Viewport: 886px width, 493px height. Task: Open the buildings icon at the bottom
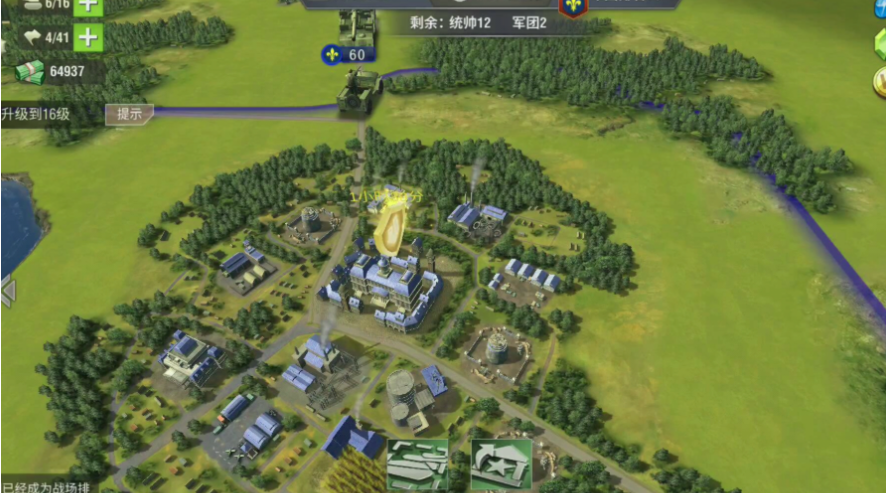417,464
